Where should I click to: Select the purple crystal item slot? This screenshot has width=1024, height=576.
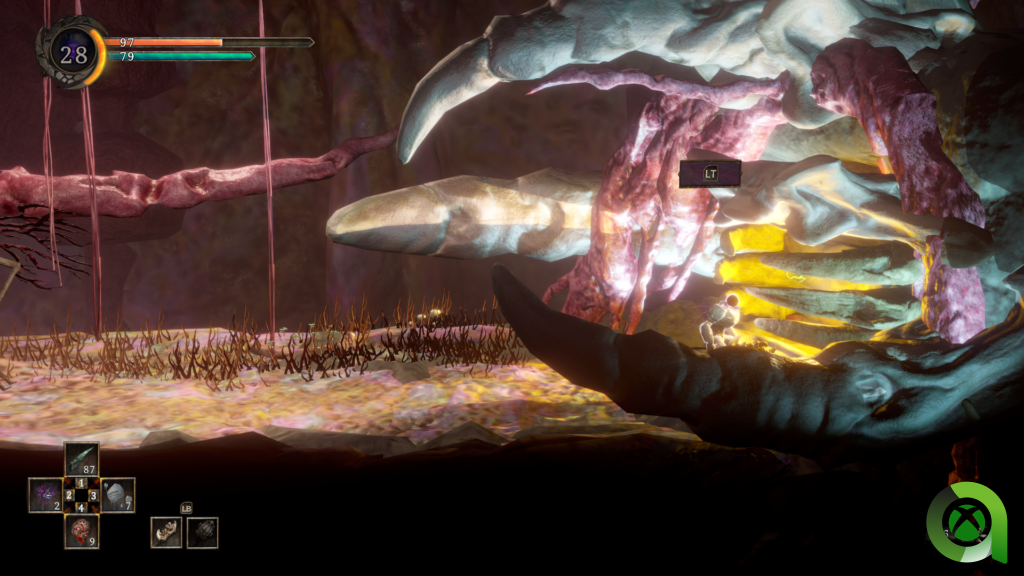[45, 495]
